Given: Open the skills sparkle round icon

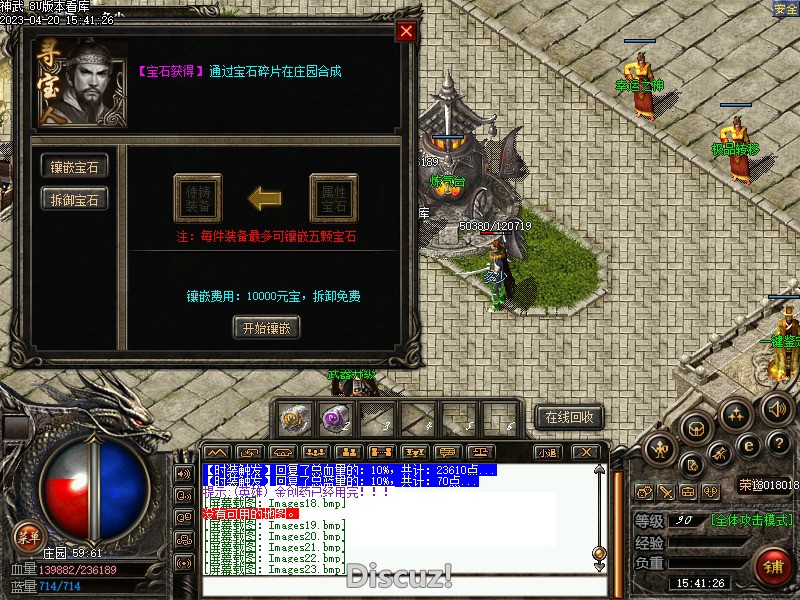Looking at the screenshot, I should [x=737, y=413].
